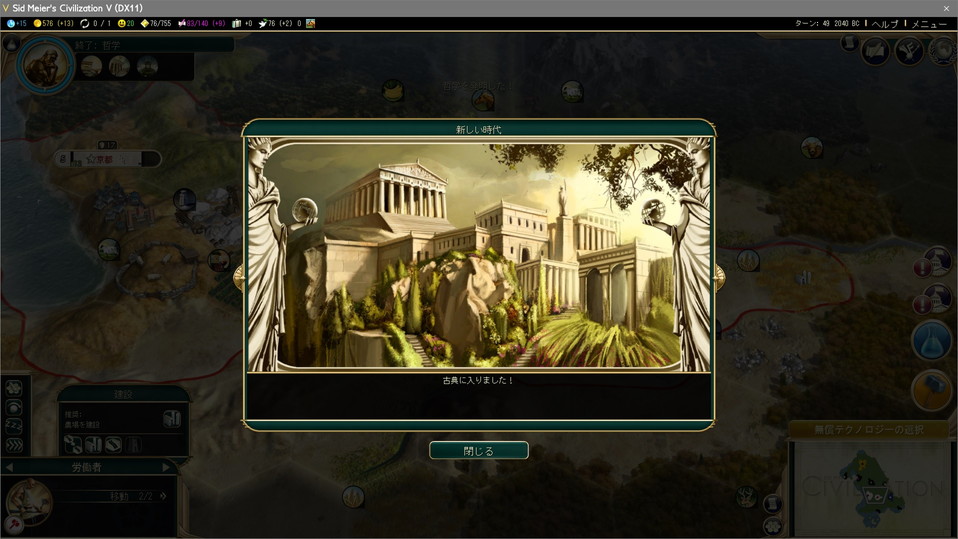Screen dimensions: 958x539
Task: Close the new era popup with 閉じる
Action: coord(479,451)
